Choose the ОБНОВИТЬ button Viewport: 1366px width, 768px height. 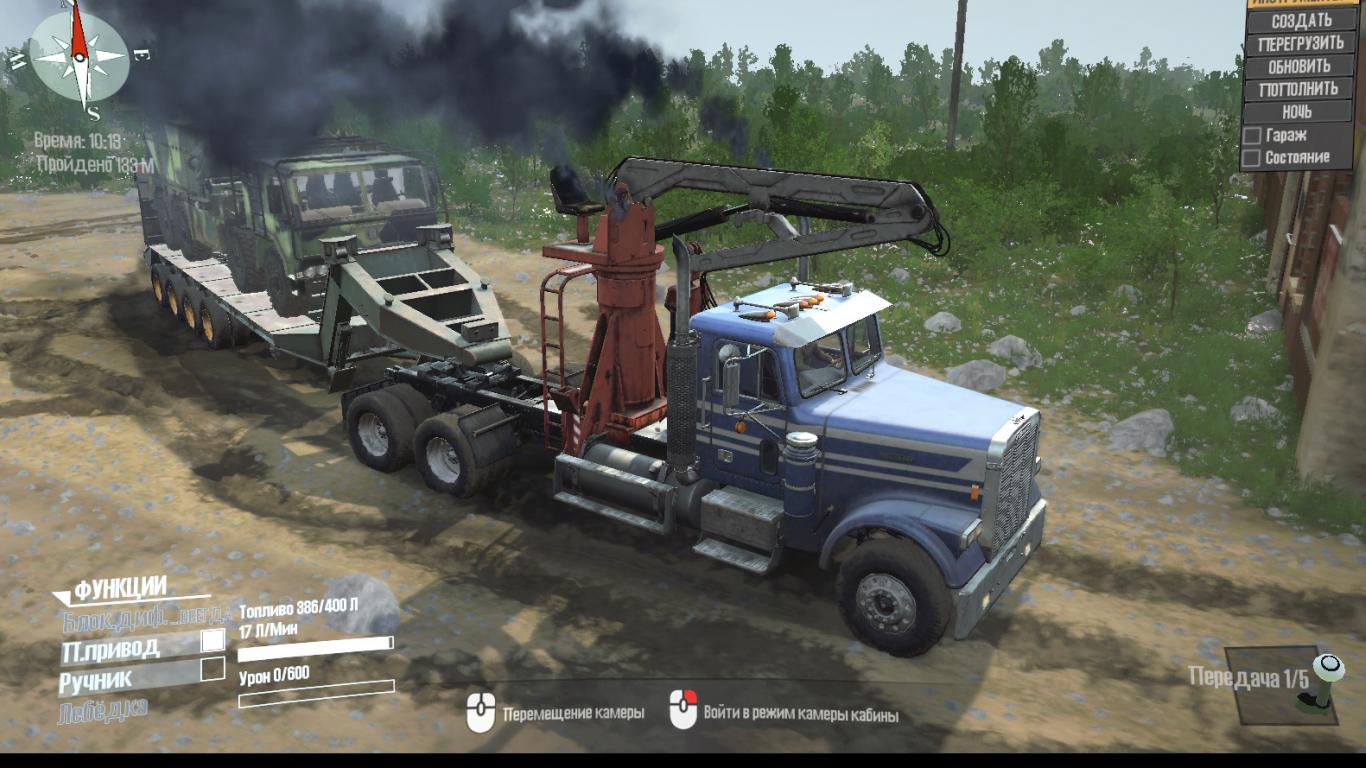pyautogui.click(x=1300, y=66)
